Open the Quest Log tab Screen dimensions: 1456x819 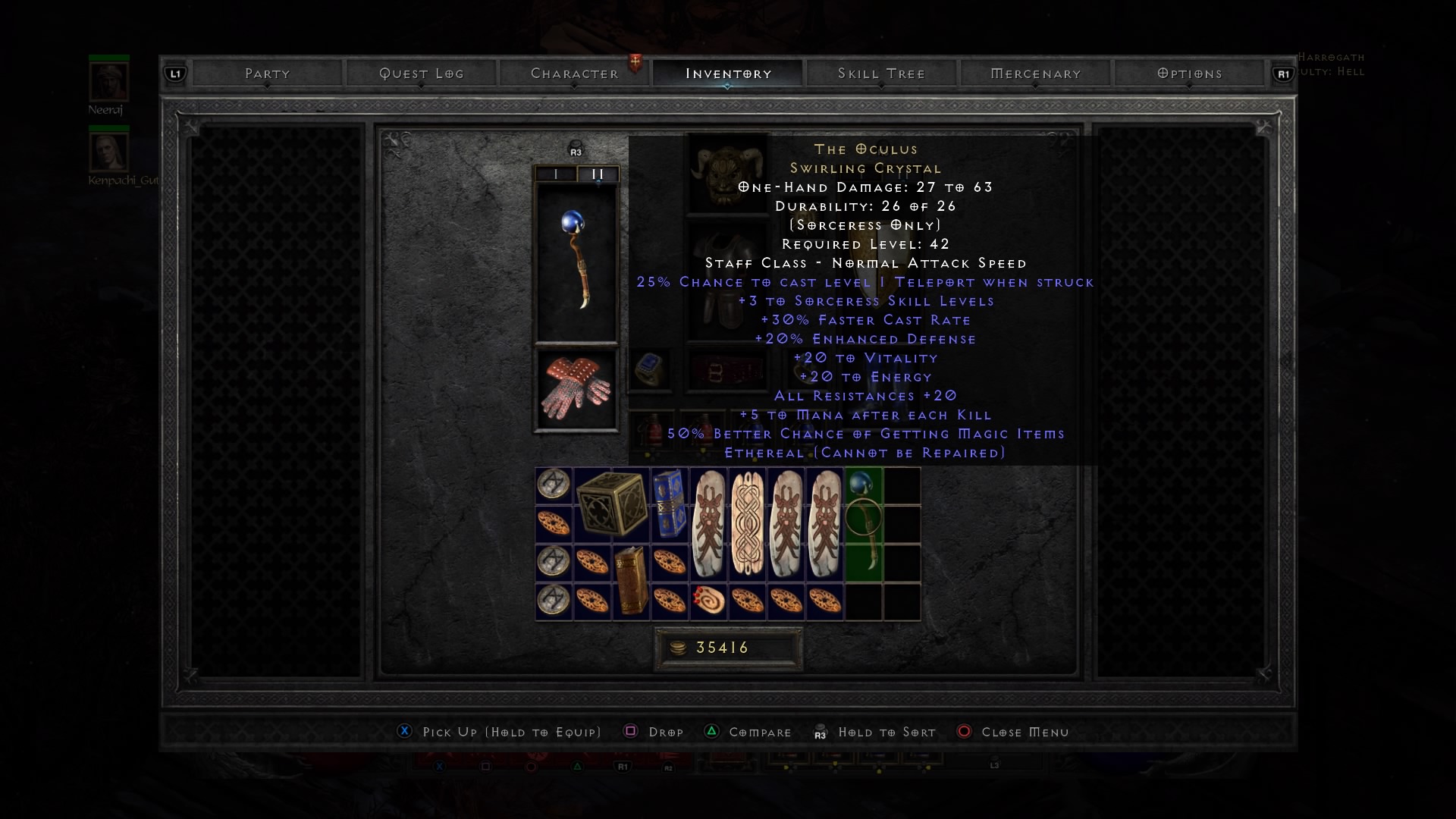pos(421,74)
